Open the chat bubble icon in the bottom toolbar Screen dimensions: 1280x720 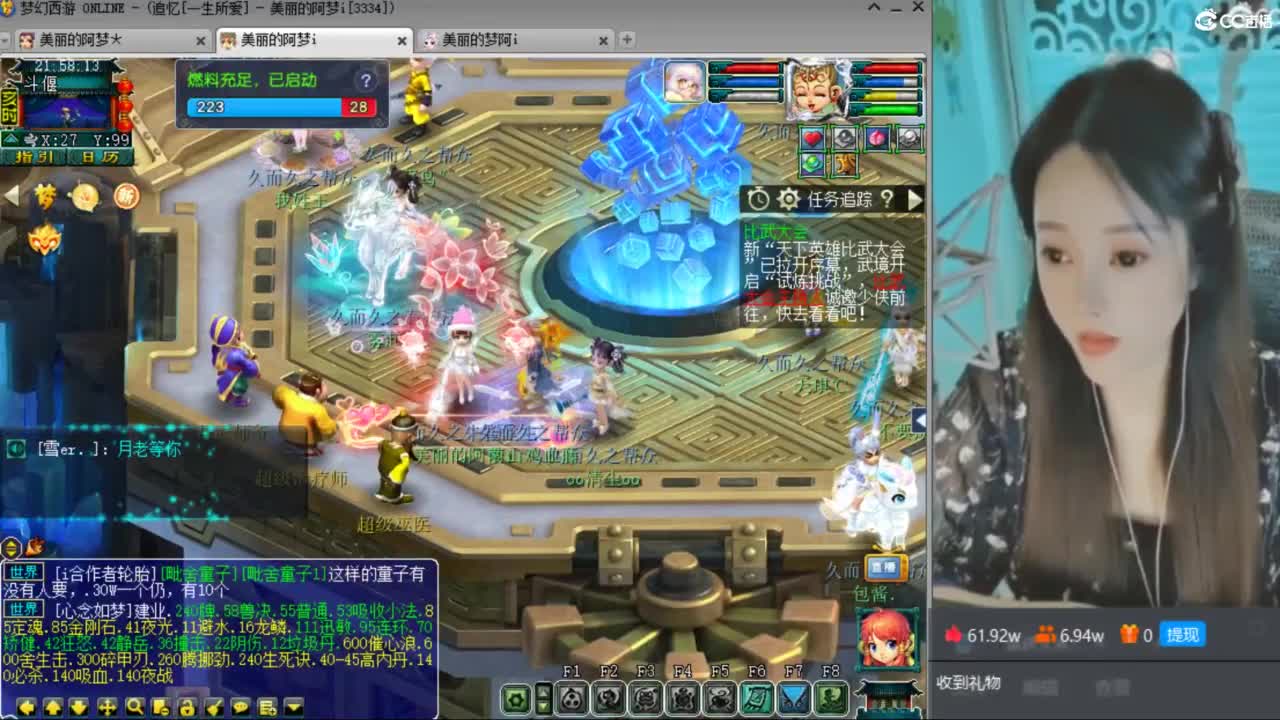240,707
